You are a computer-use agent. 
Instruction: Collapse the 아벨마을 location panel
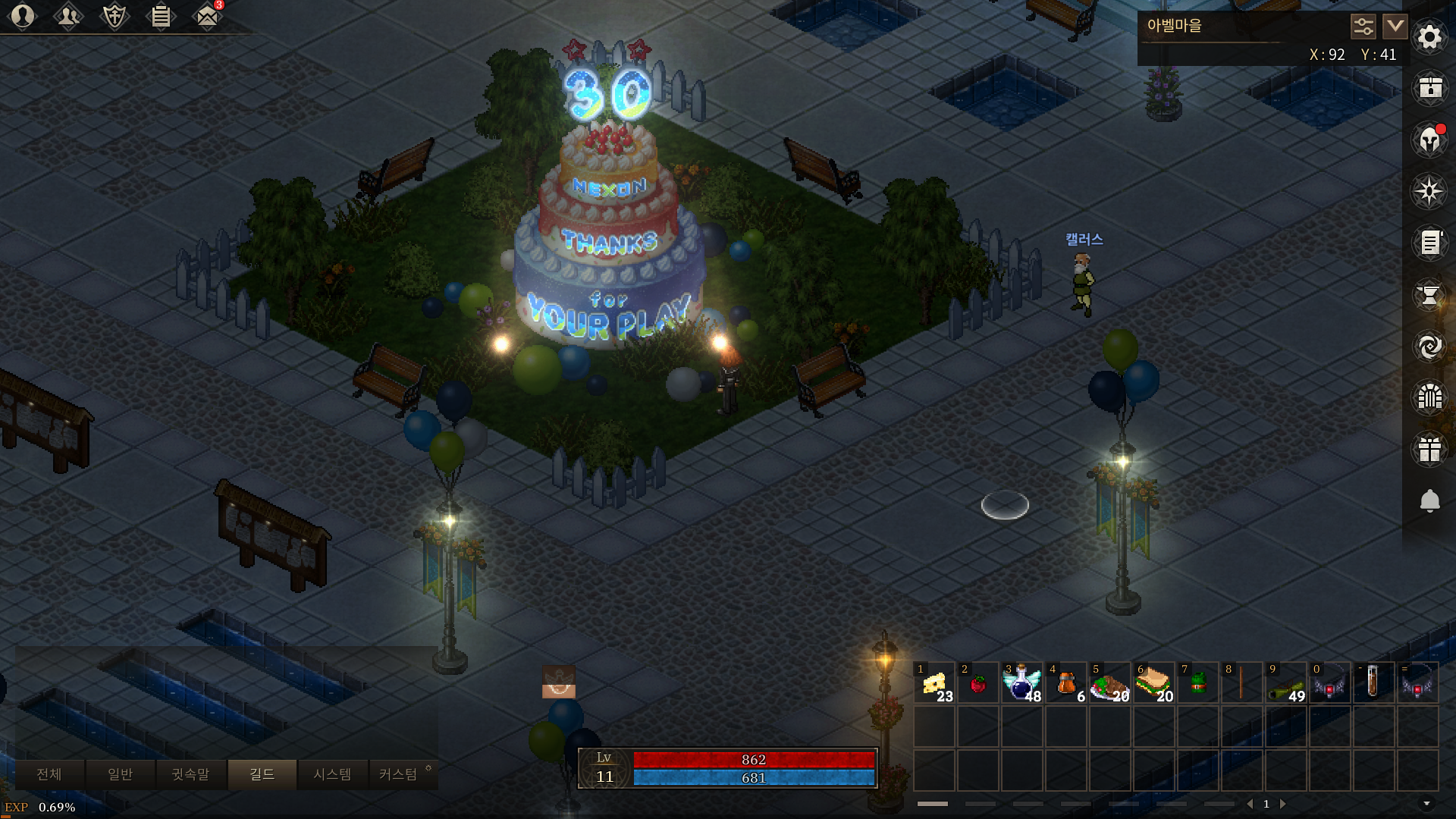(1395, 27)
